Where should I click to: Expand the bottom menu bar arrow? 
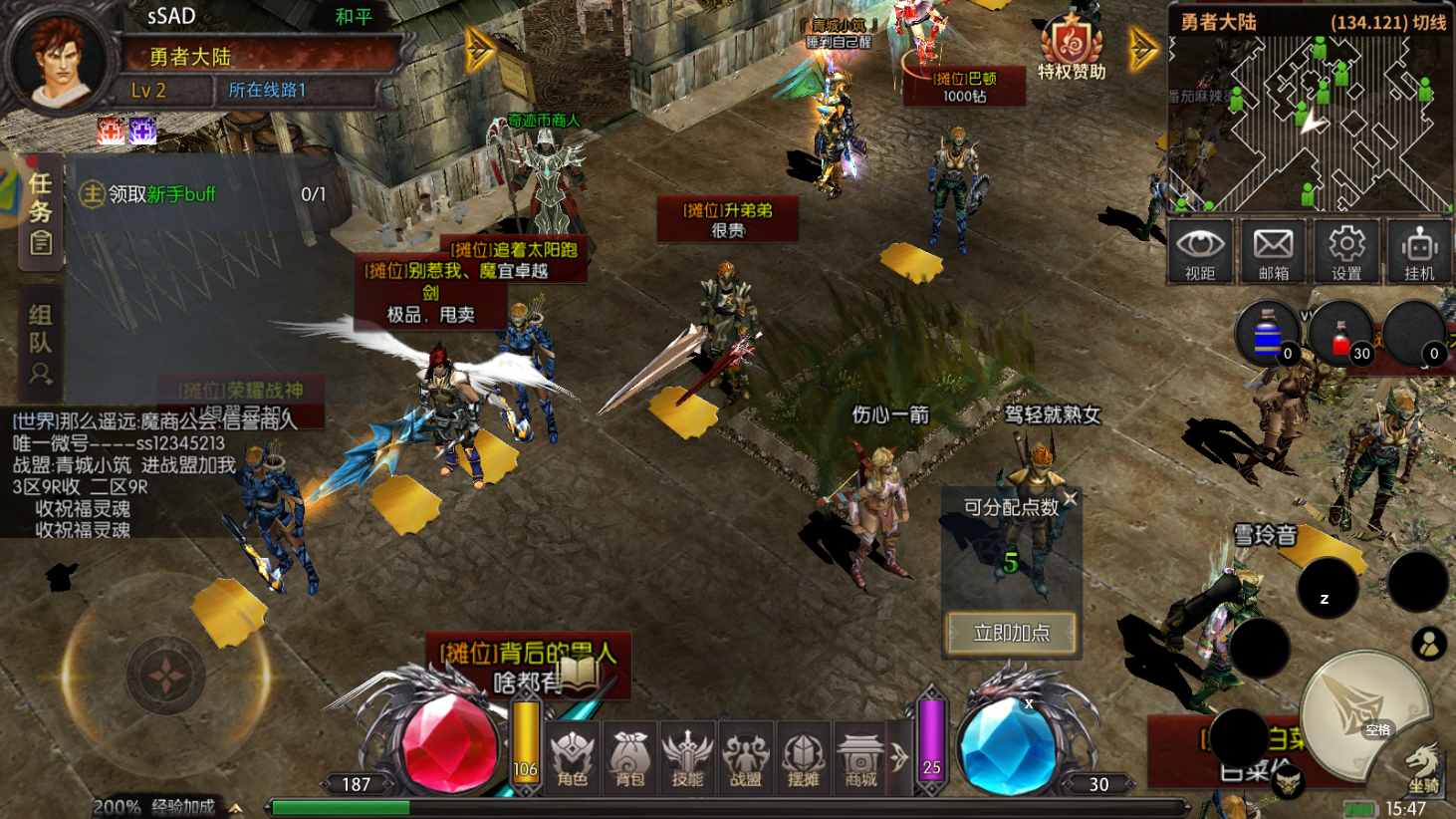[x=899, y=757]
